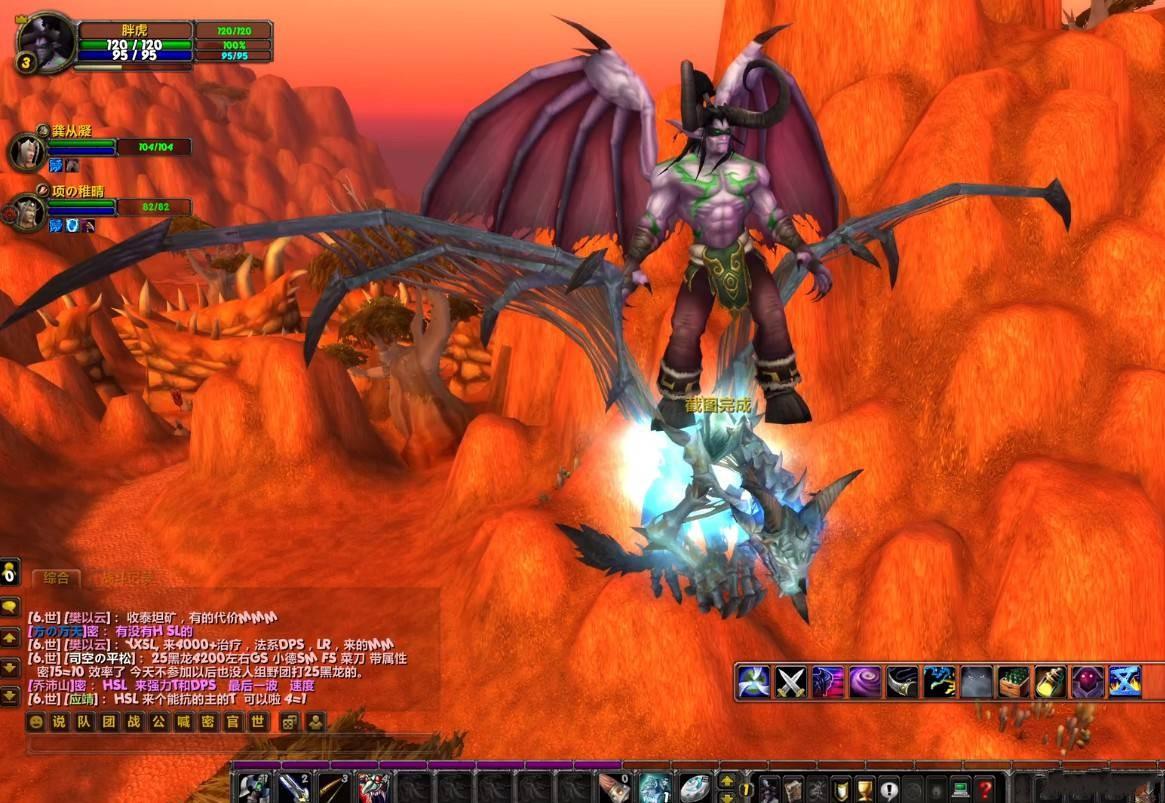Image resolution: width=1165 pixels, height=803 pixels.
Task: Choose the 世 world channel button
Action: [258, 722]
